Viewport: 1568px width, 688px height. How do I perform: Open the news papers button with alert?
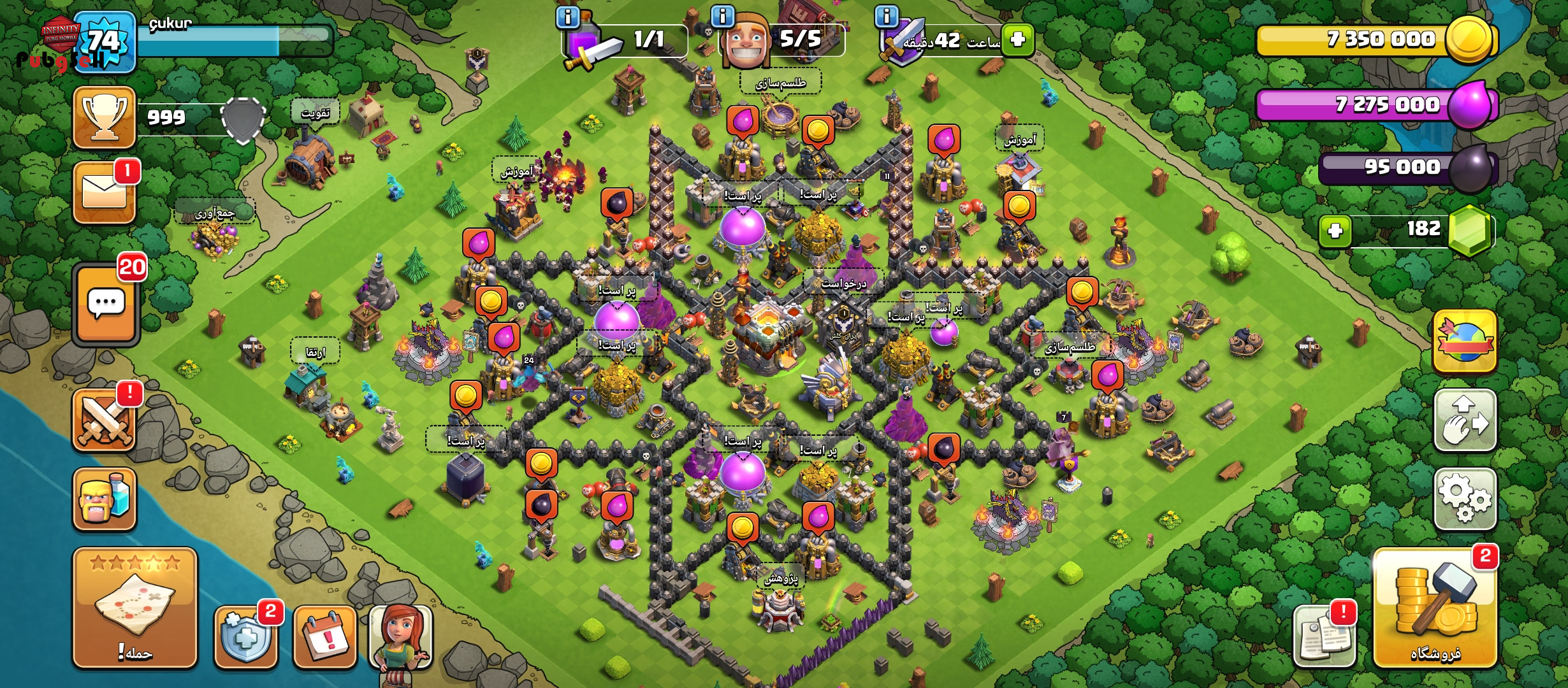[1324, 637]
